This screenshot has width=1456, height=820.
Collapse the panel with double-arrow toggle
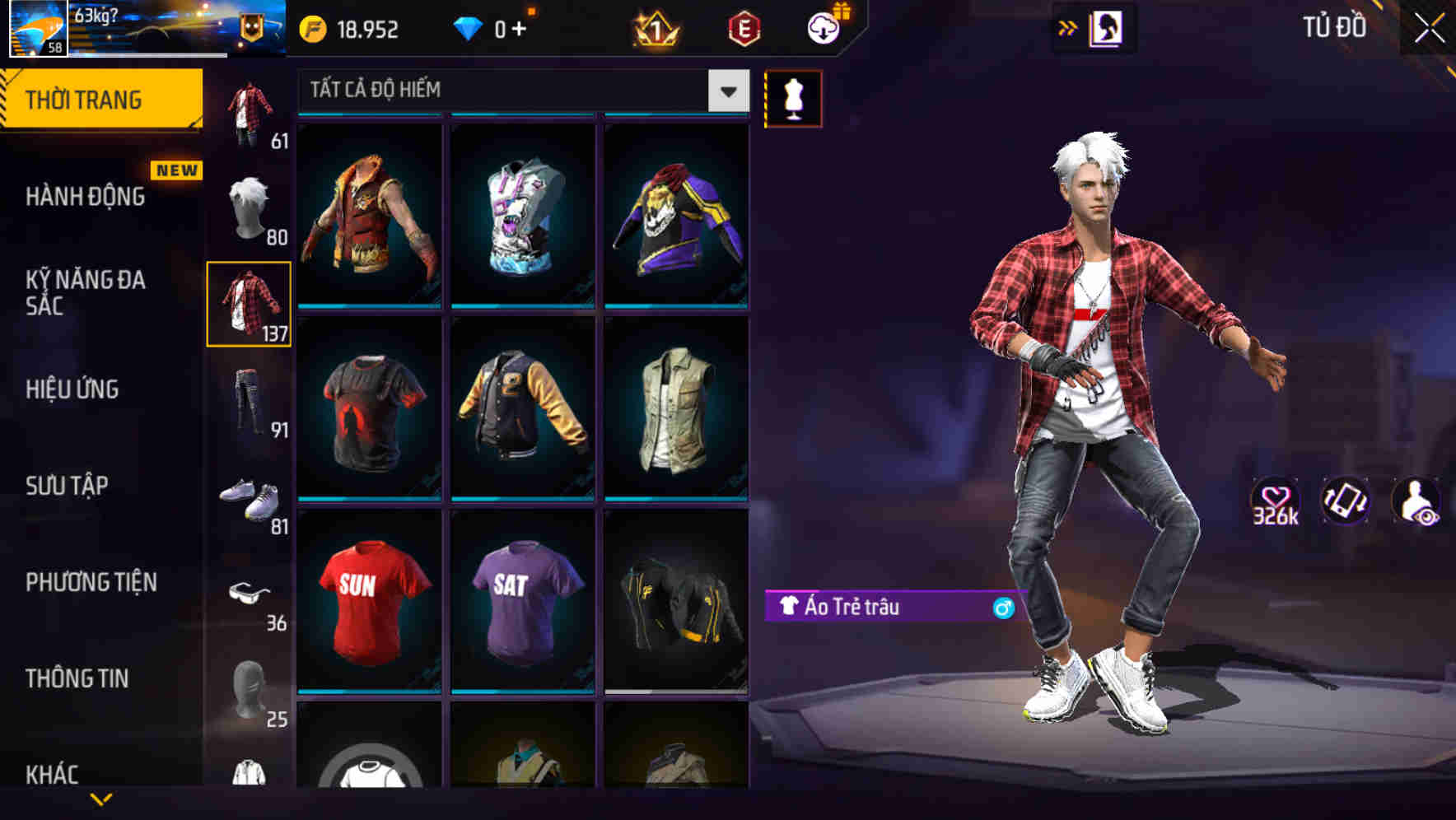coord(1068,27)
